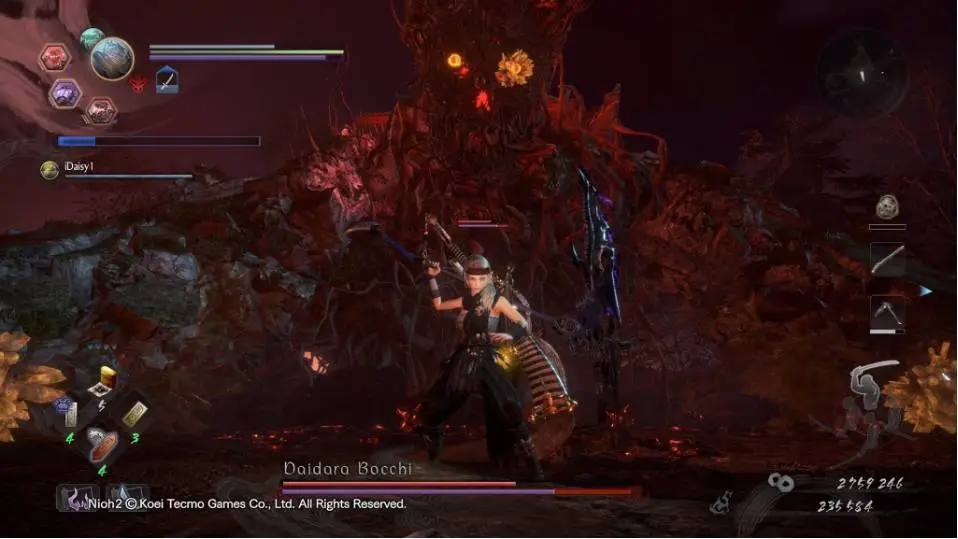Click the iDaisy1 companion portrait
Viewport: 958px width, 539px height.
point(49,170)
